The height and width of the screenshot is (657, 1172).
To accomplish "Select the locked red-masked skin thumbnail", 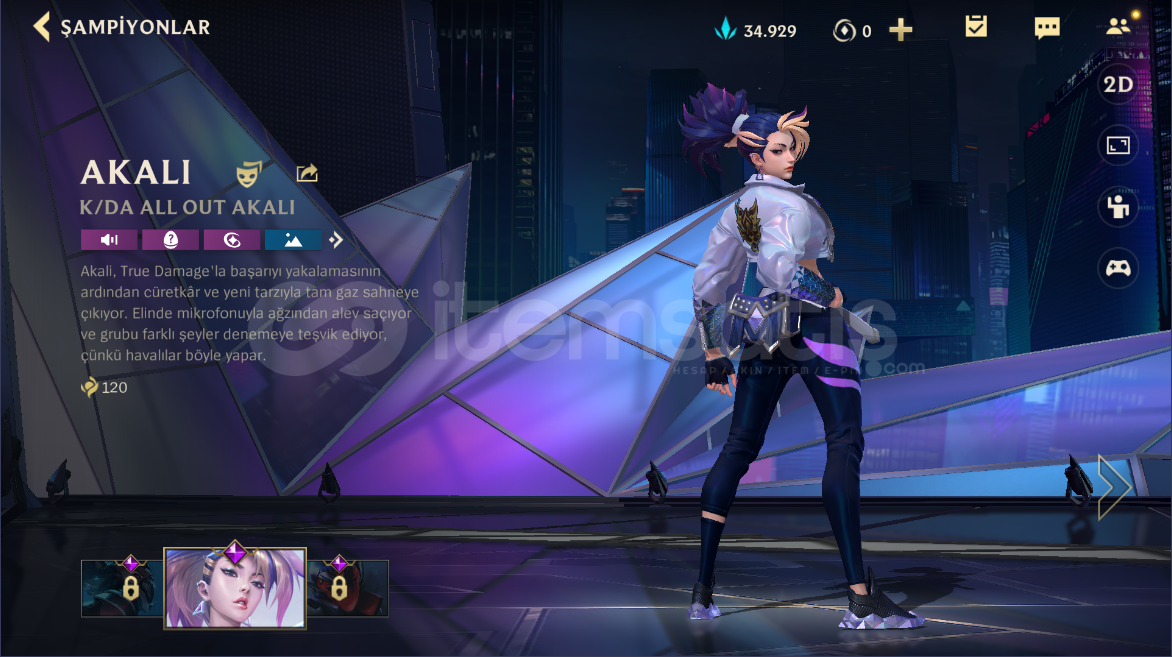I will click(348, 588).
